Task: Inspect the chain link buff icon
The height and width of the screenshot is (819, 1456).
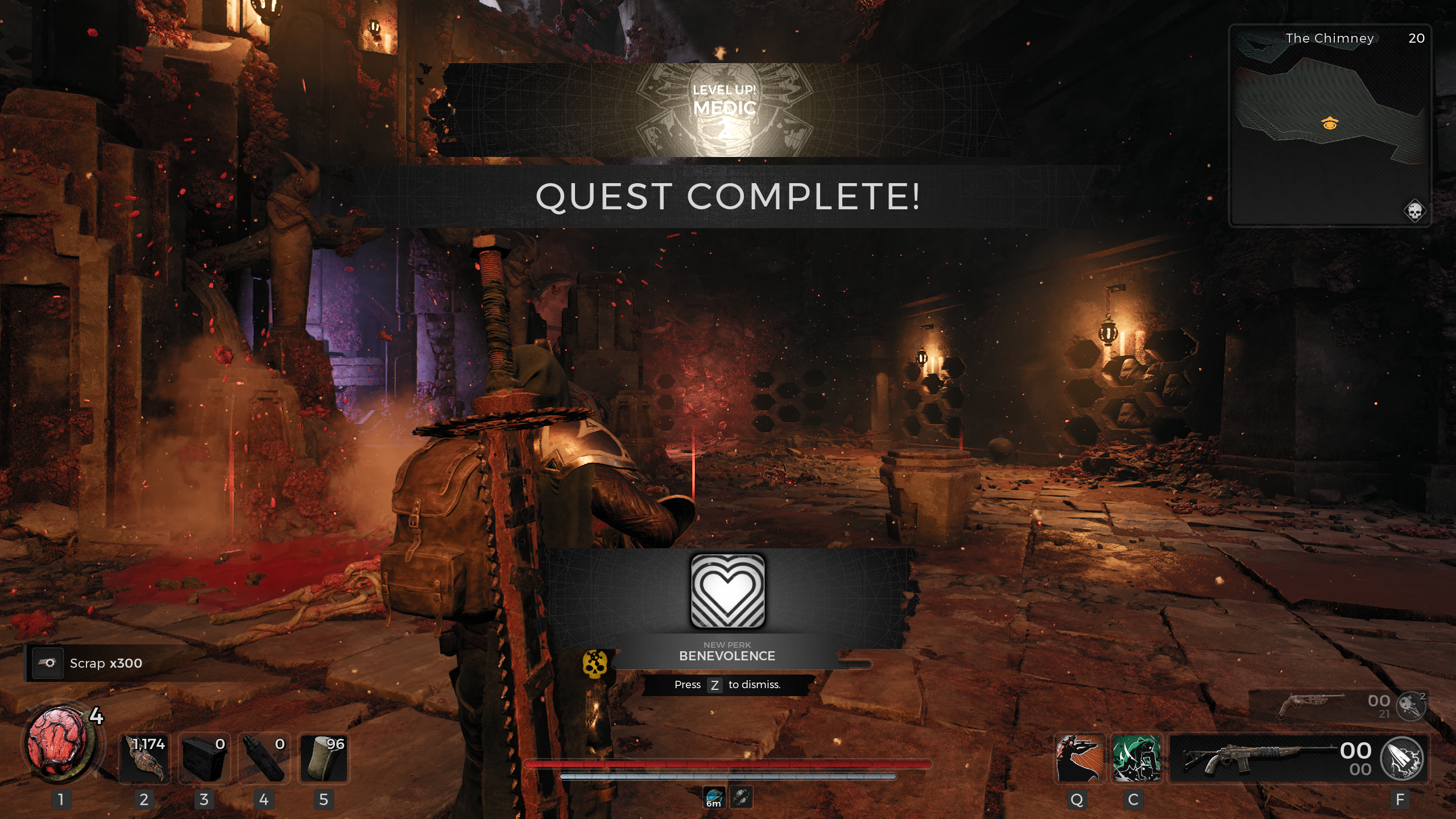Action: click(x=742, y=797)
